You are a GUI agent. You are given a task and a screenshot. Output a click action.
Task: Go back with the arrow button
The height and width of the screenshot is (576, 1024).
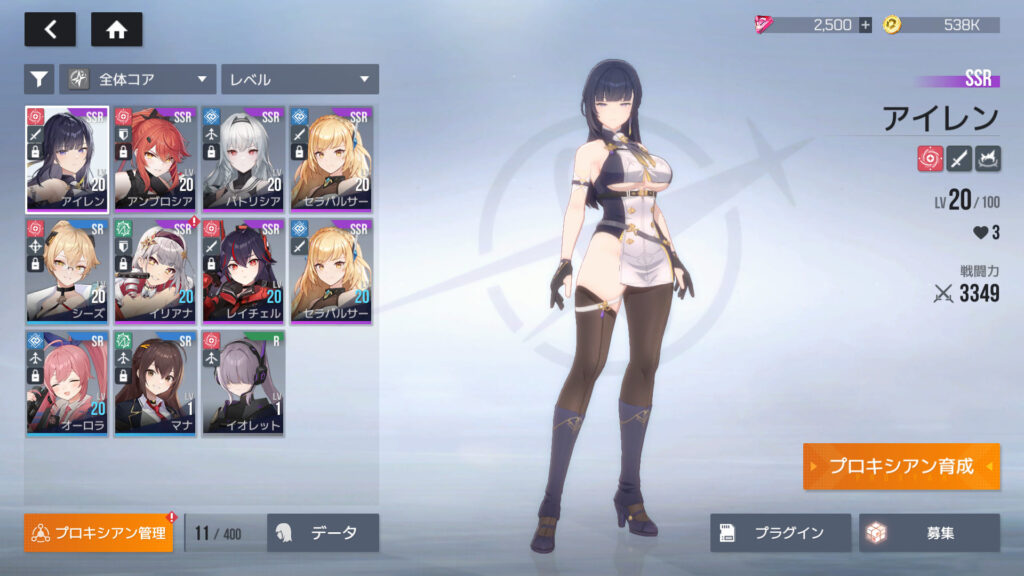[50, 30]
